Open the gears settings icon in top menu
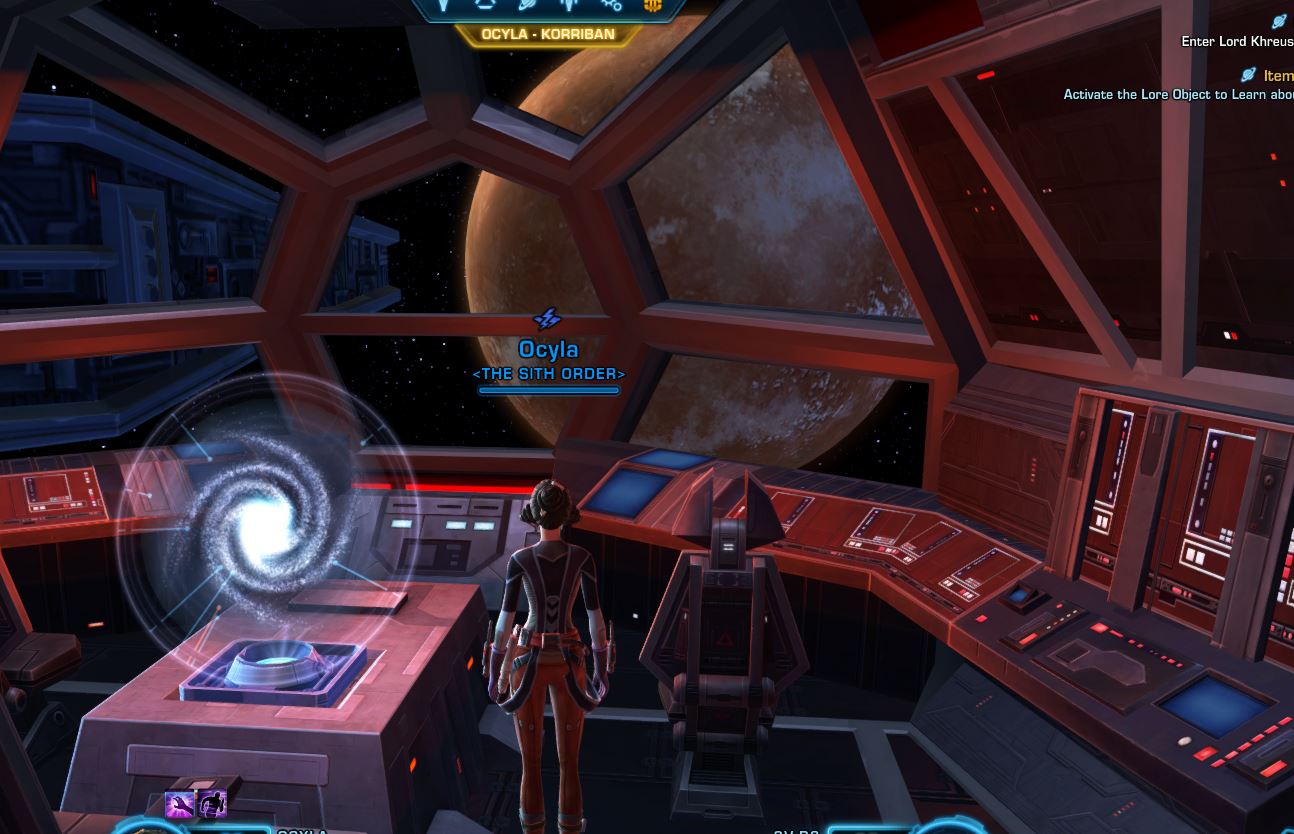The image size is (1294, 834). click(x=611, y=5)
